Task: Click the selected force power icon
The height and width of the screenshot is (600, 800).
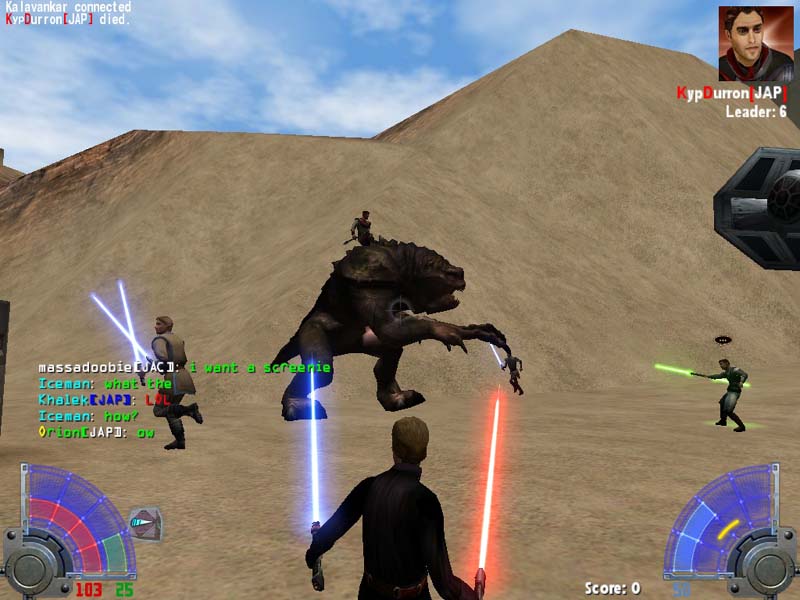Action: click(145, 522)
